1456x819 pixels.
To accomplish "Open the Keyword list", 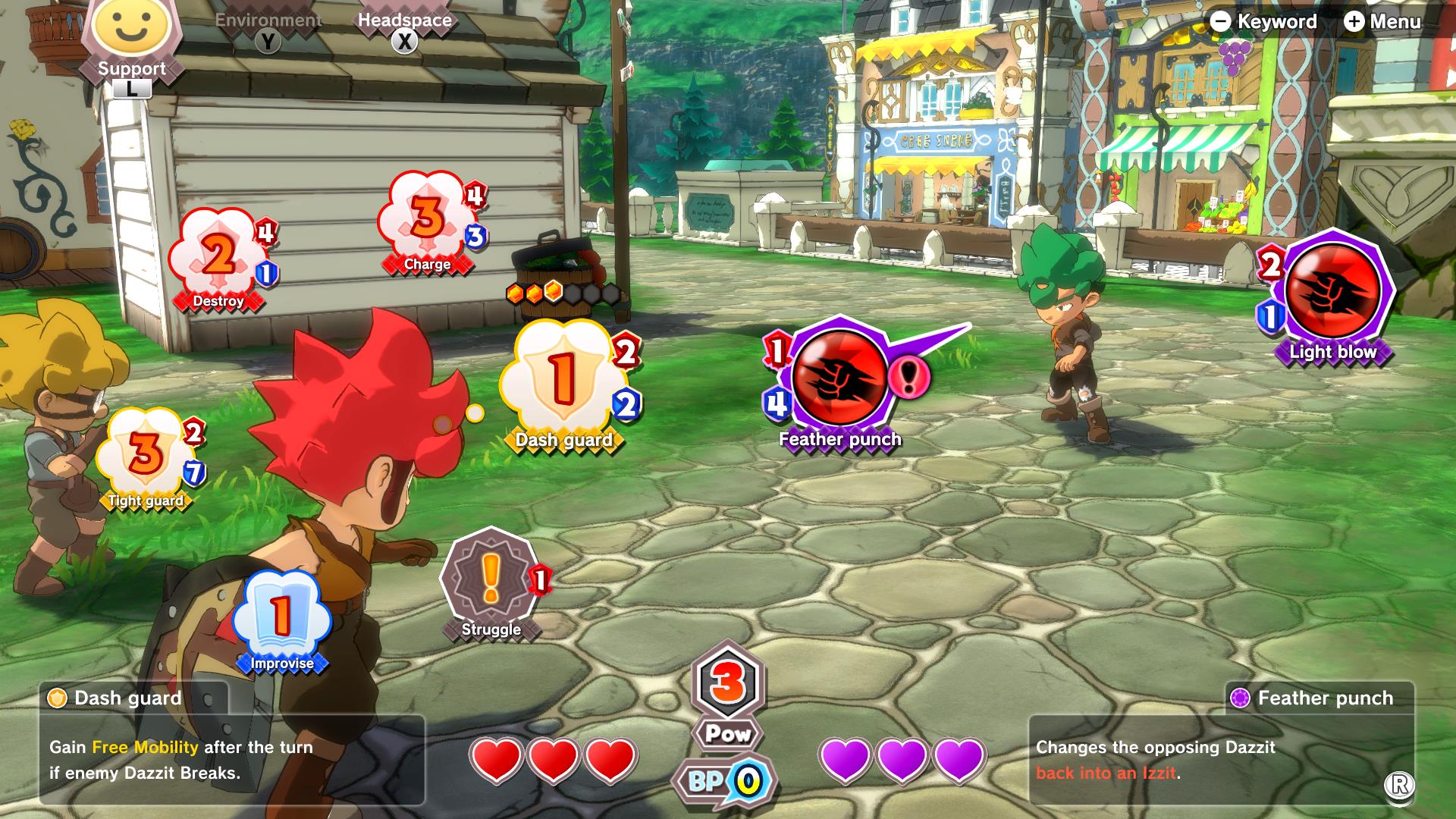I will [1263, 21].
